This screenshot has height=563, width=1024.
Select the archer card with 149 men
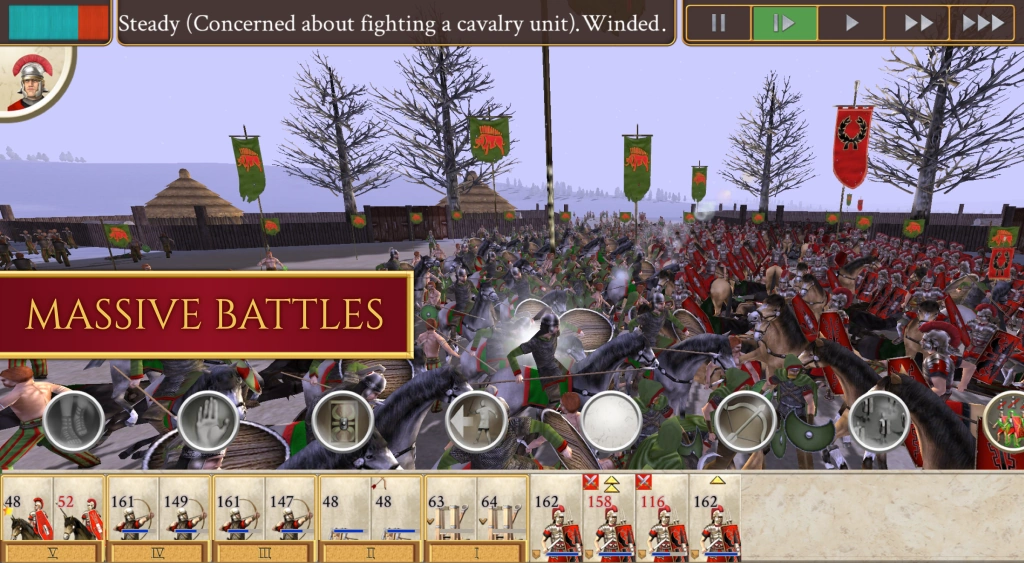point(186,512)
